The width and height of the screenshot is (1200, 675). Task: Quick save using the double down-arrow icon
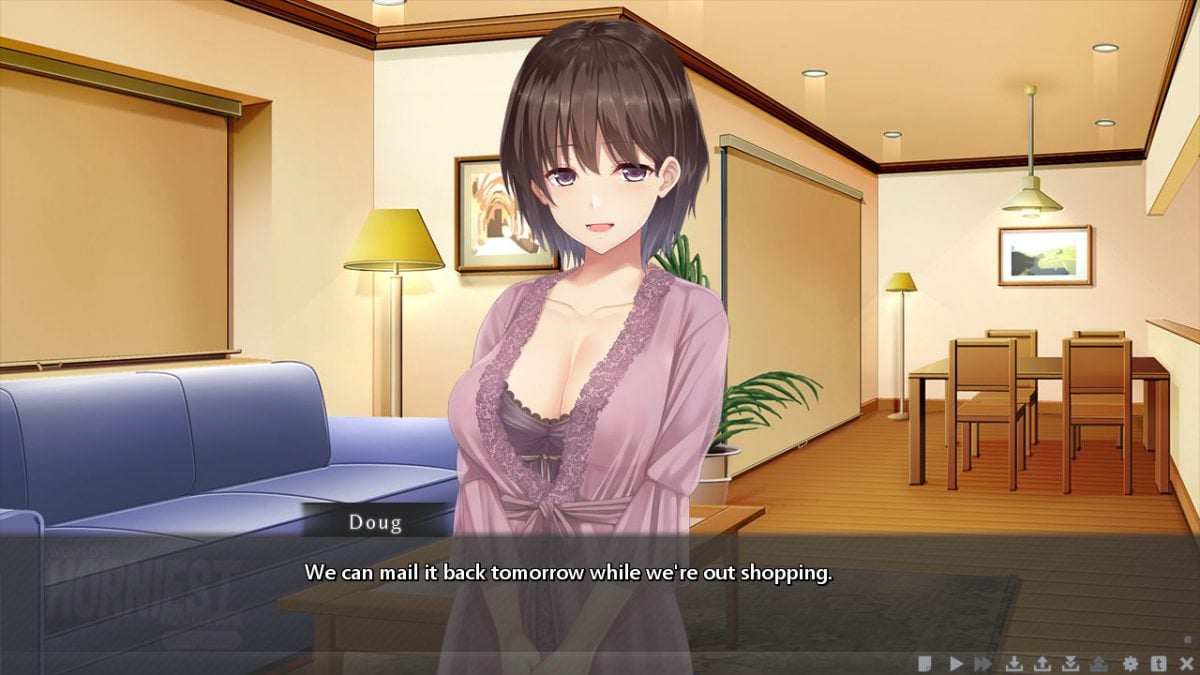[x=1071, y=662]
